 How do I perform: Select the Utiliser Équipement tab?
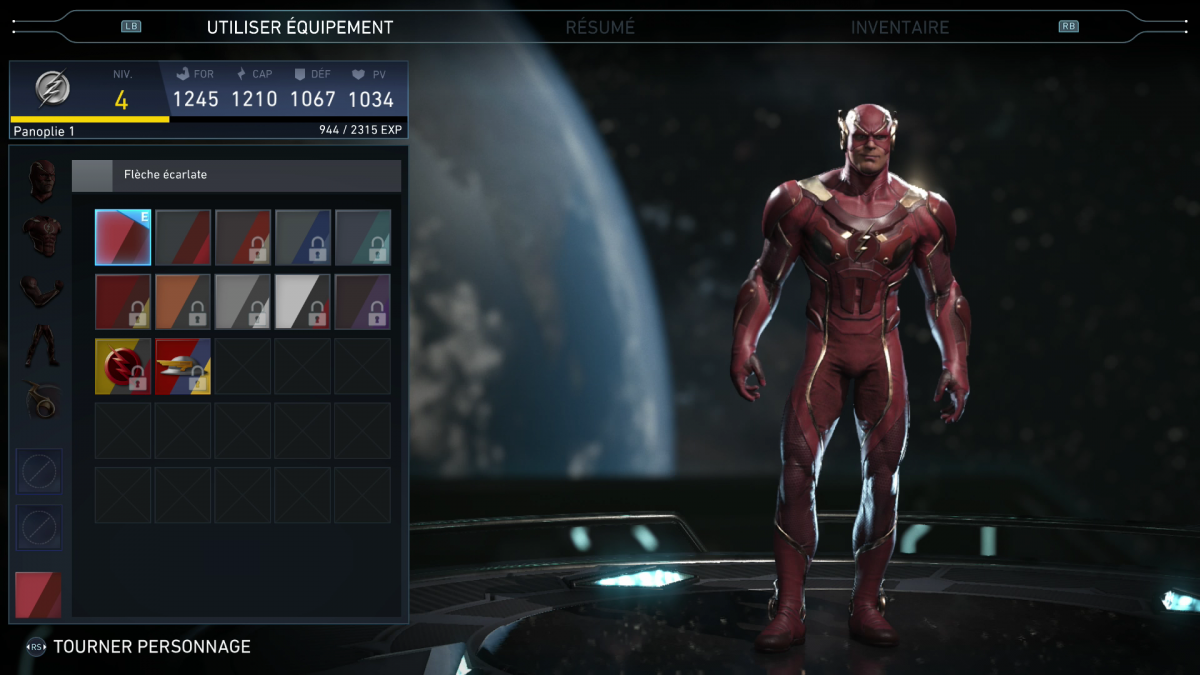pyautogui.click(x=300, y=27)
